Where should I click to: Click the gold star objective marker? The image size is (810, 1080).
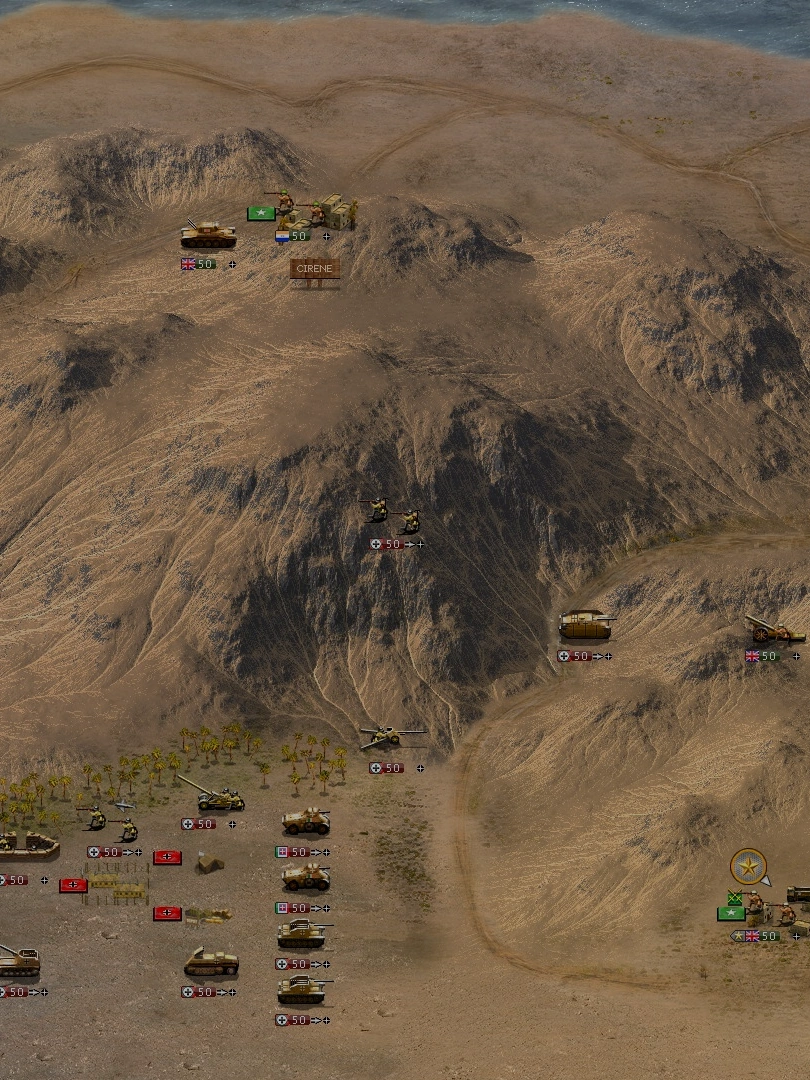pyautogui.click(x=747, y=866)
